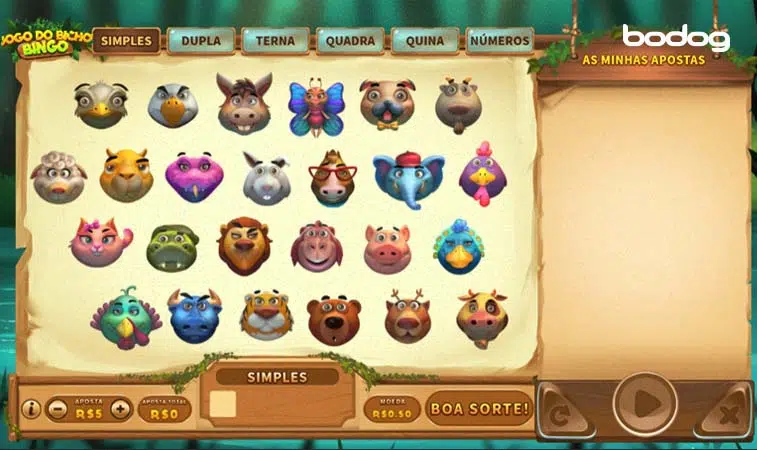
Task: Select the green alligator tile
Action: [x=172, y=247]
